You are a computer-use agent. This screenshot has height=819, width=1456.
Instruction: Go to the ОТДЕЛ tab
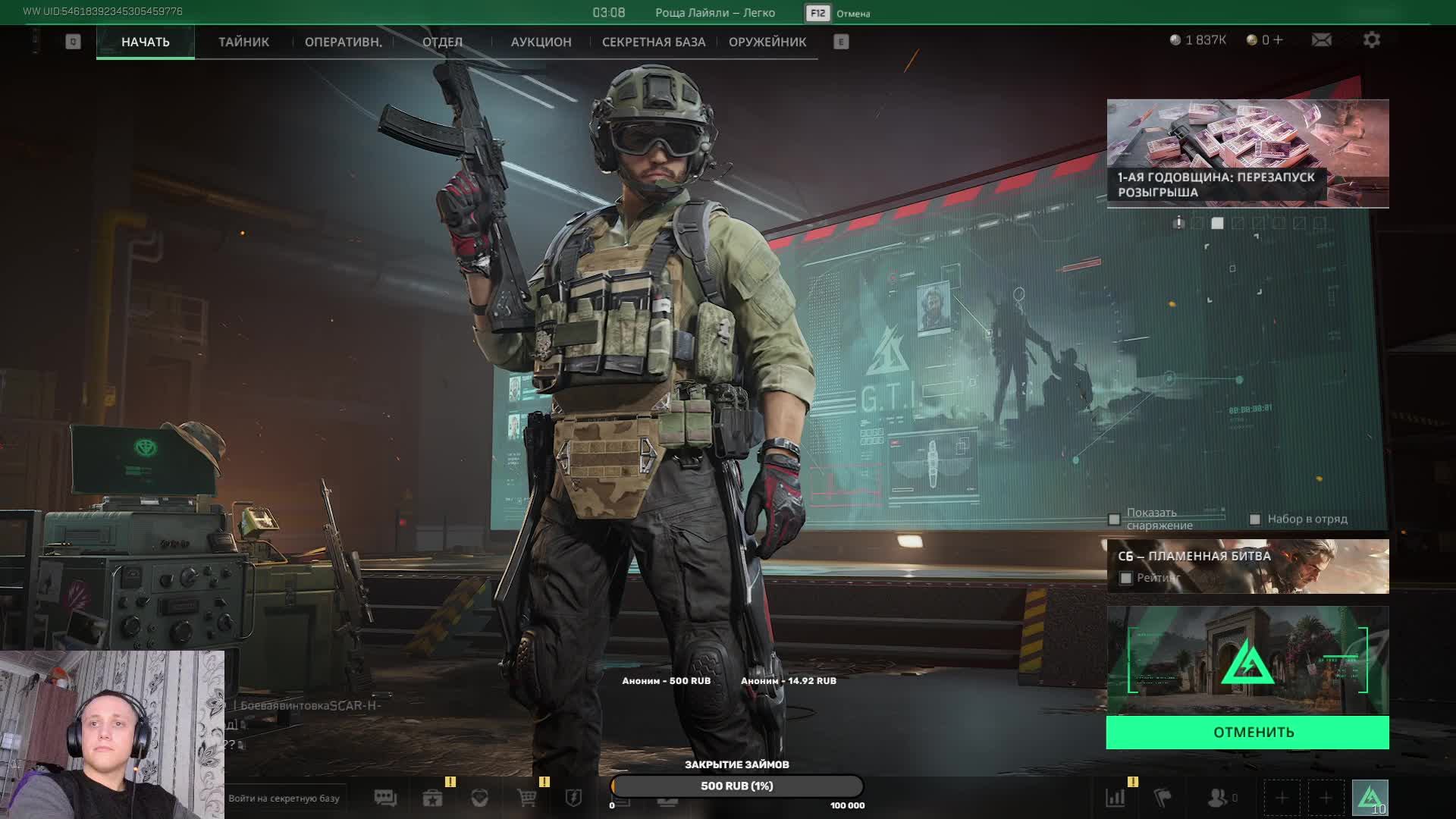442,42
